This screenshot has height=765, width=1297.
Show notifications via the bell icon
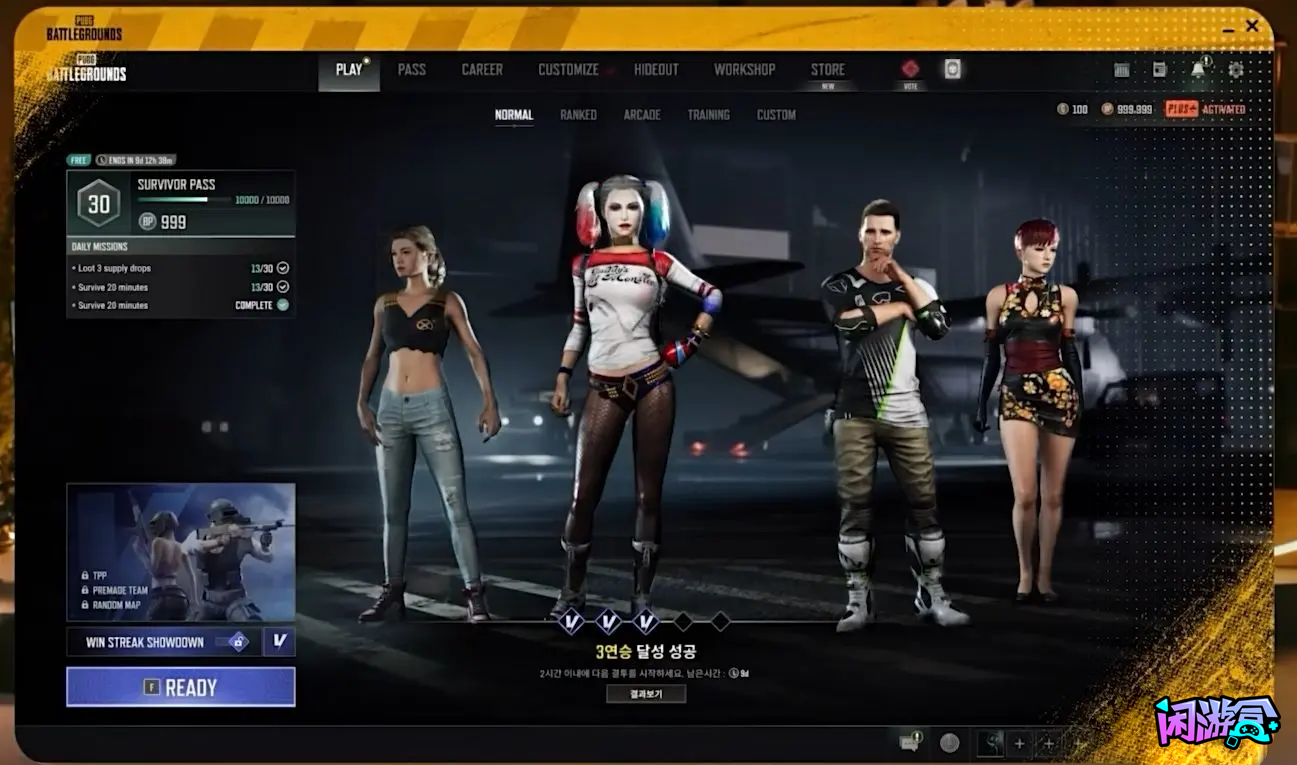coord(1198,70)
